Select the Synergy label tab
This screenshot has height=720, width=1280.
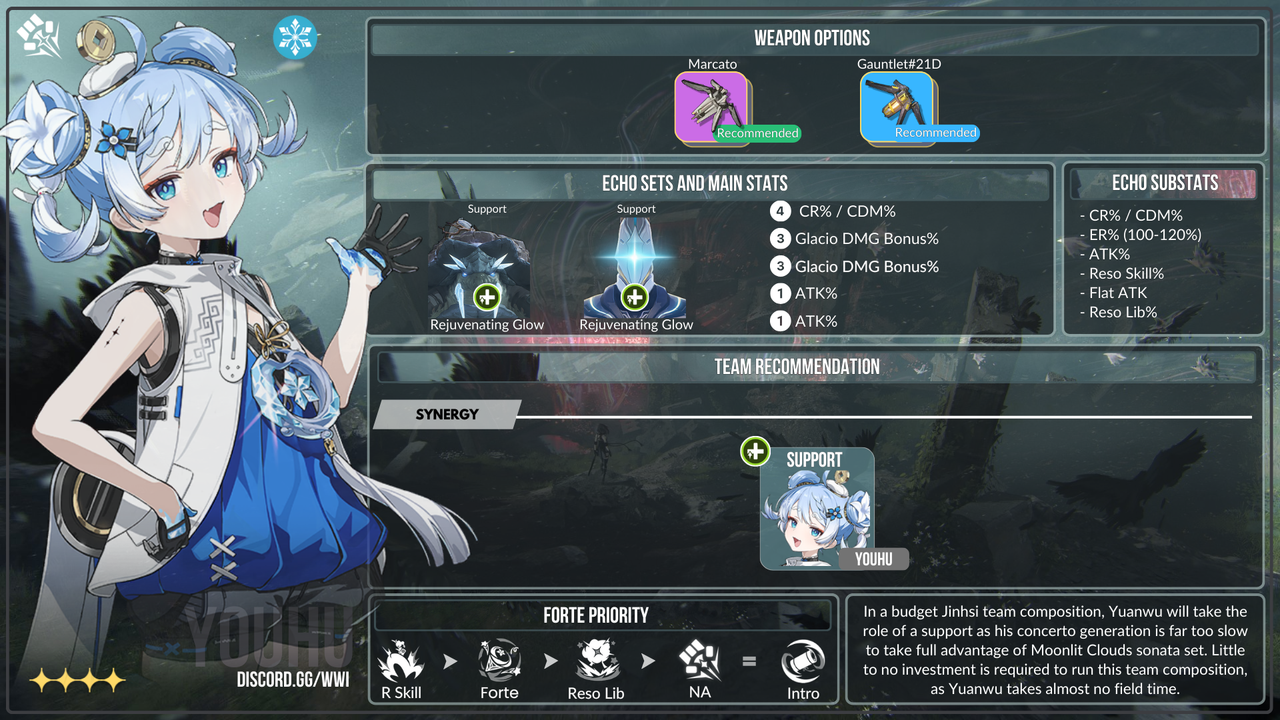(x=447, y=414)
